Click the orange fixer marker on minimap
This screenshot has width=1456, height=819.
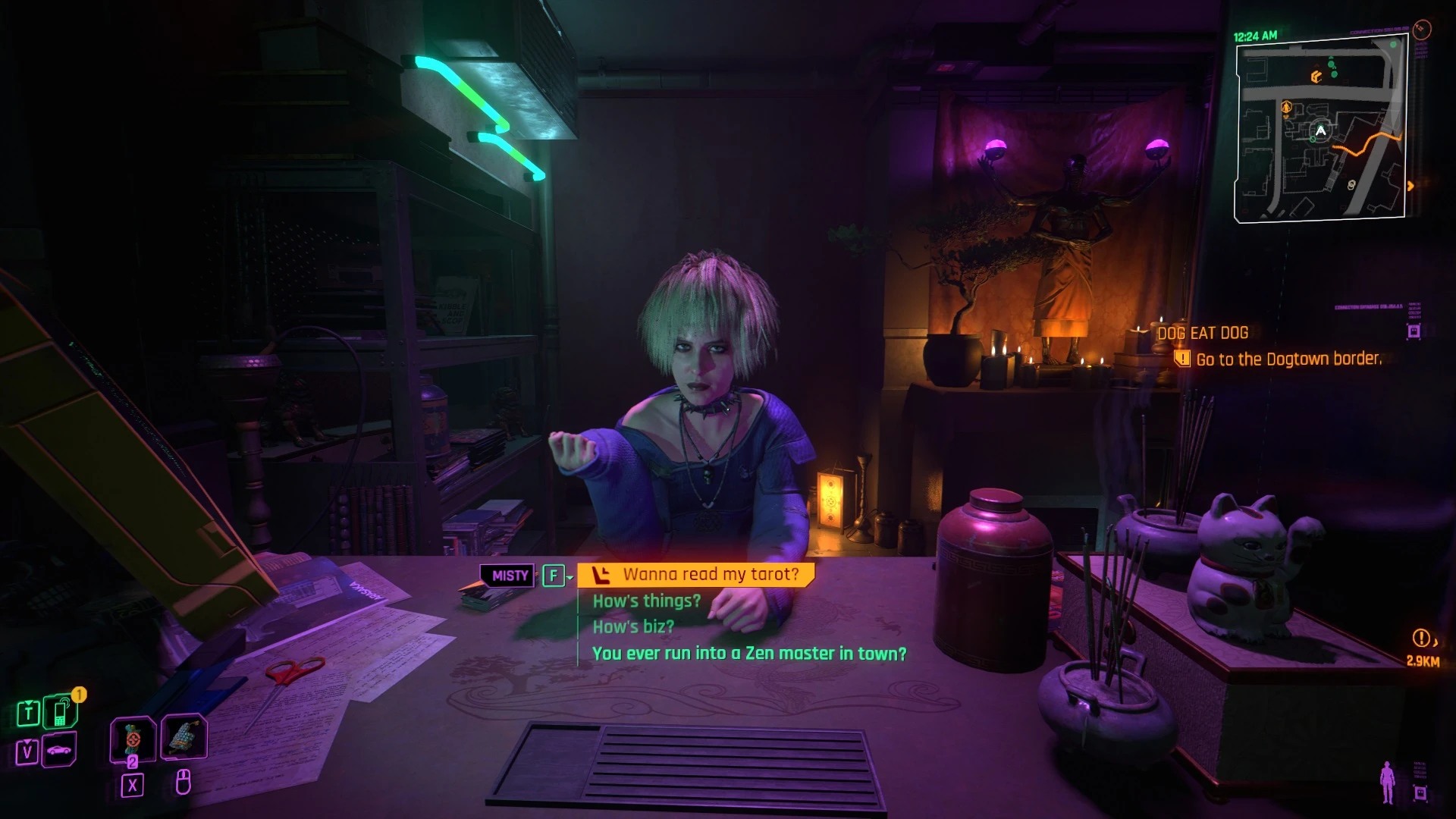(1286, 108)
